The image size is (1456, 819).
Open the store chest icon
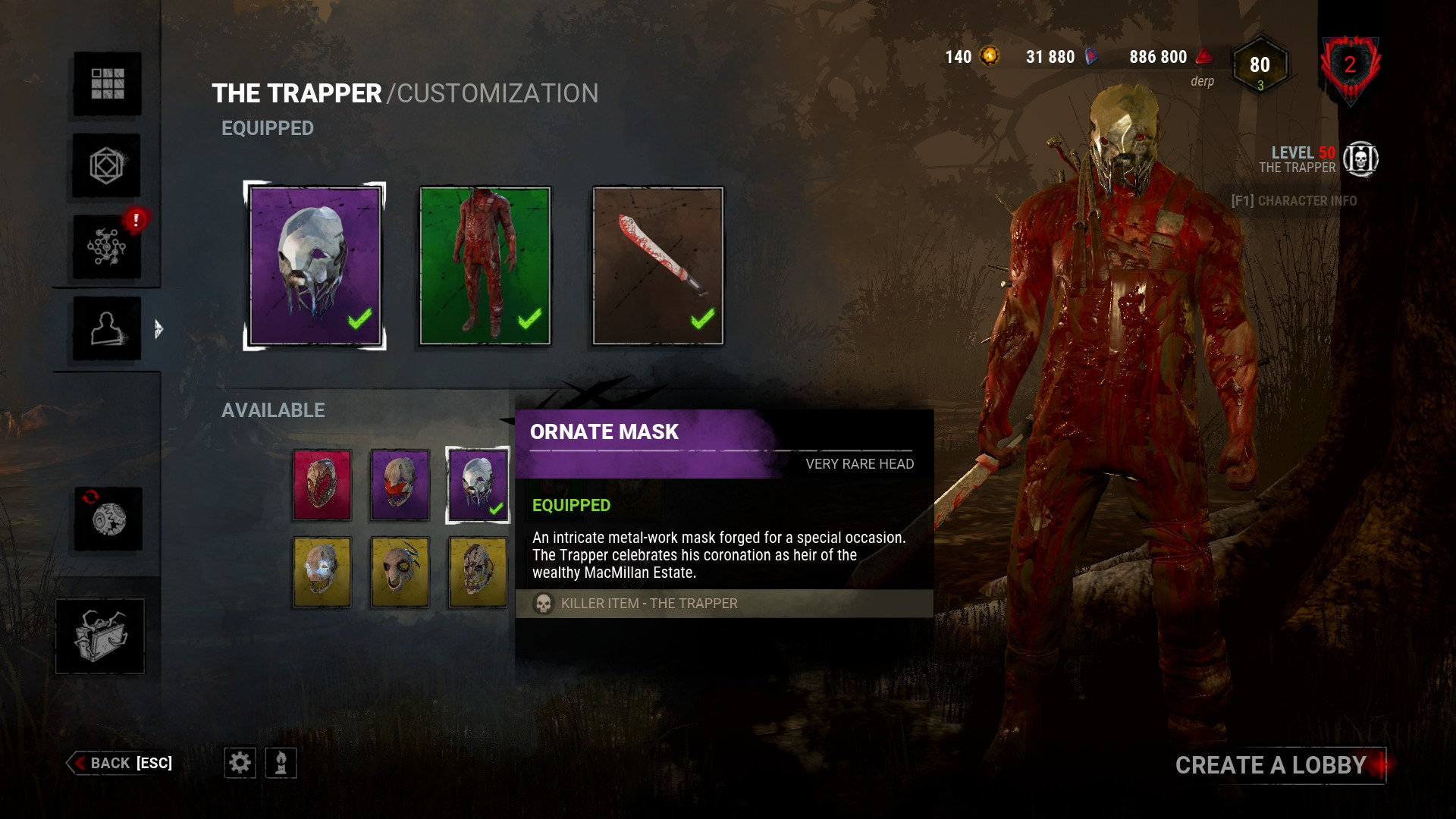pyautogui.click(x=100, y=635)
